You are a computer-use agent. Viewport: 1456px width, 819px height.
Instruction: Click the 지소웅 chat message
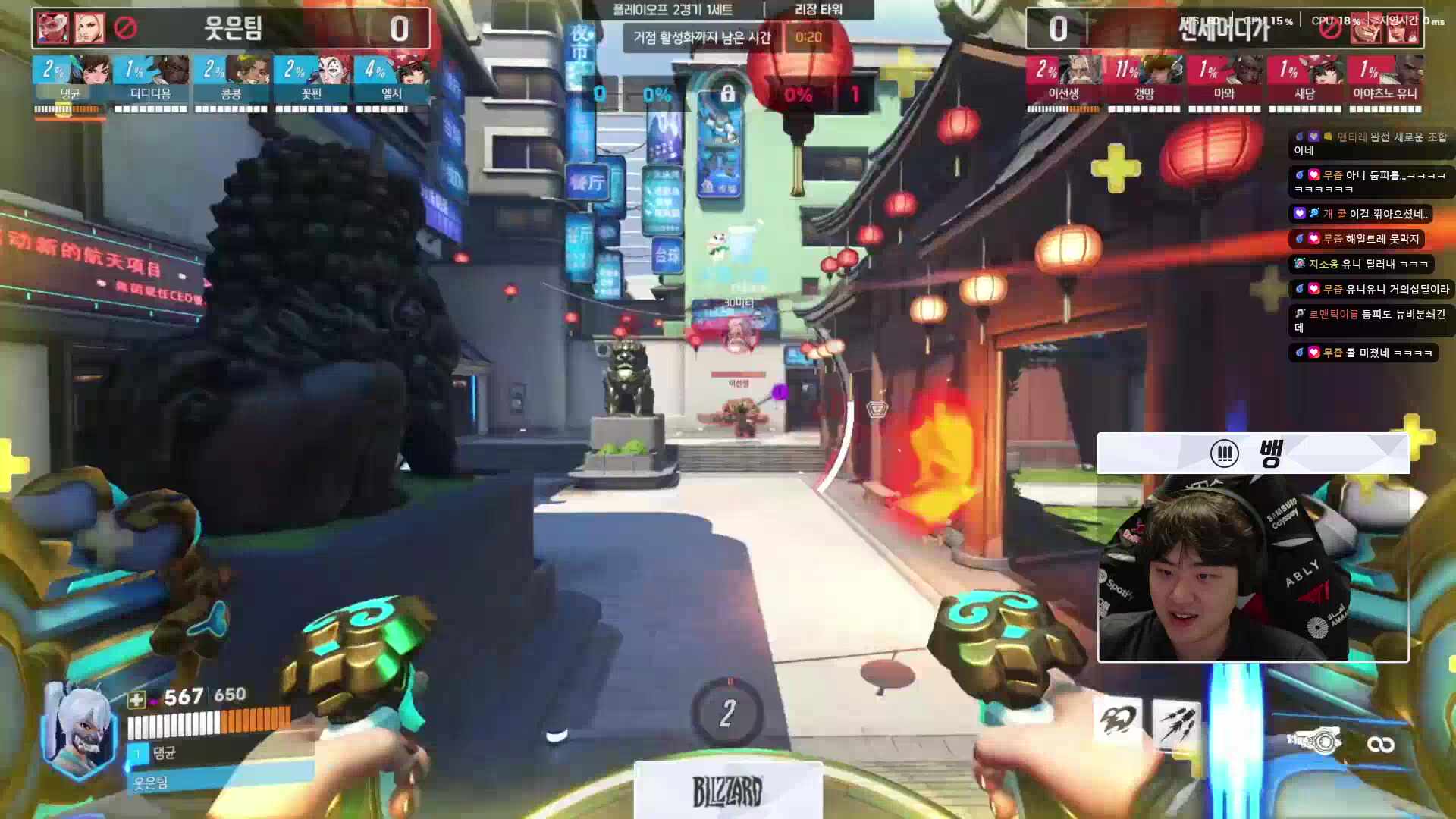(1363, 264)
